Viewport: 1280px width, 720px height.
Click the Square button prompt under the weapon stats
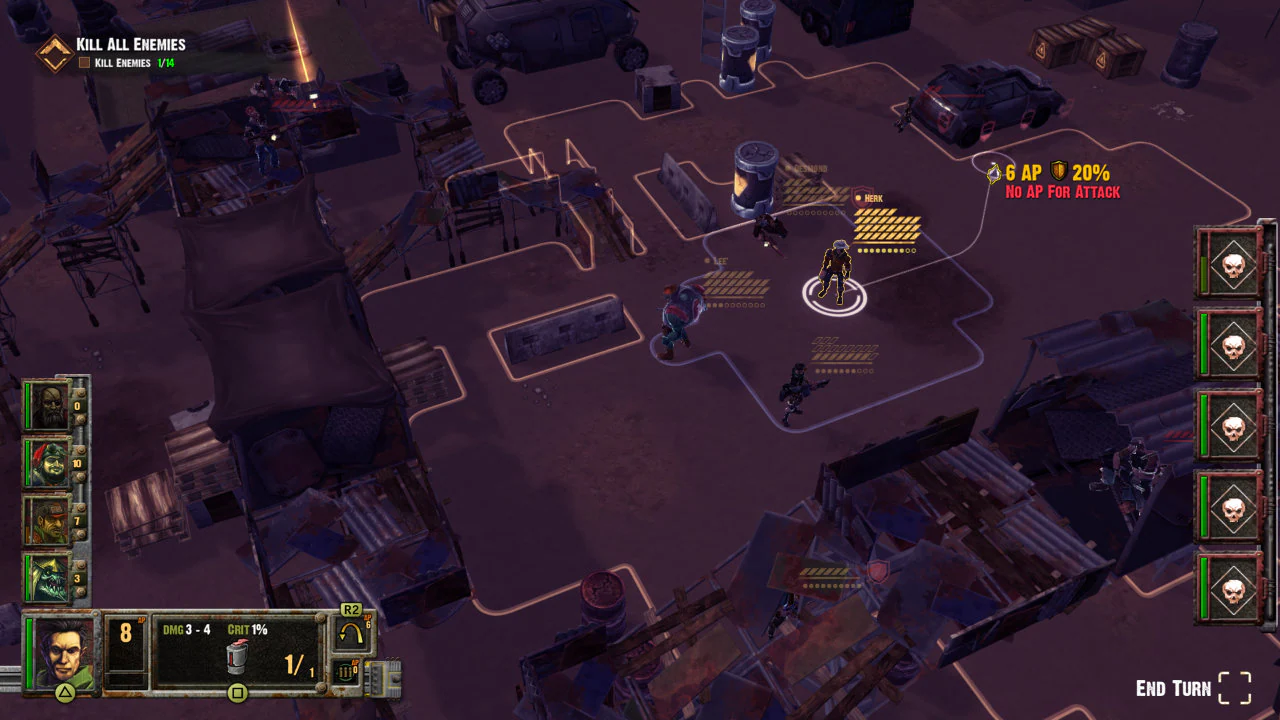[238, 693]
